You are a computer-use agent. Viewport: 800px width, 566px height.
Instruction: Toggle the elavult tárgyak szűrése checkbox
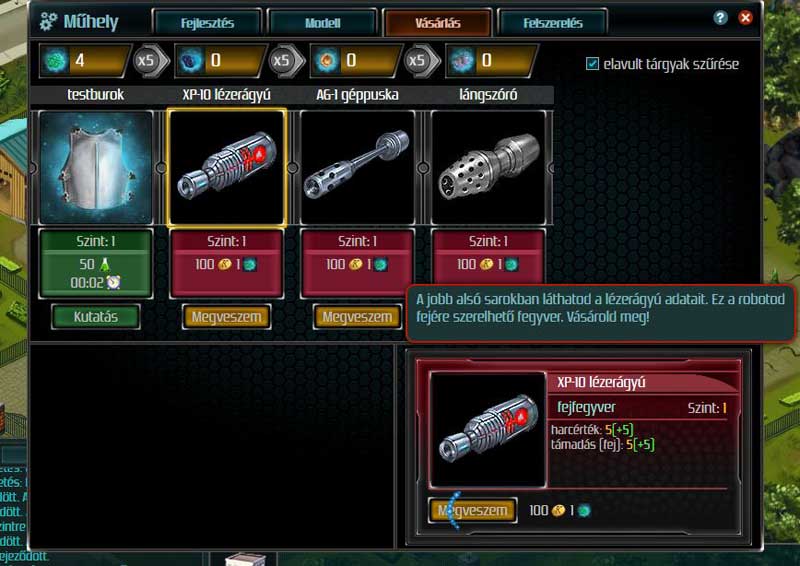[x=593, y=64]
